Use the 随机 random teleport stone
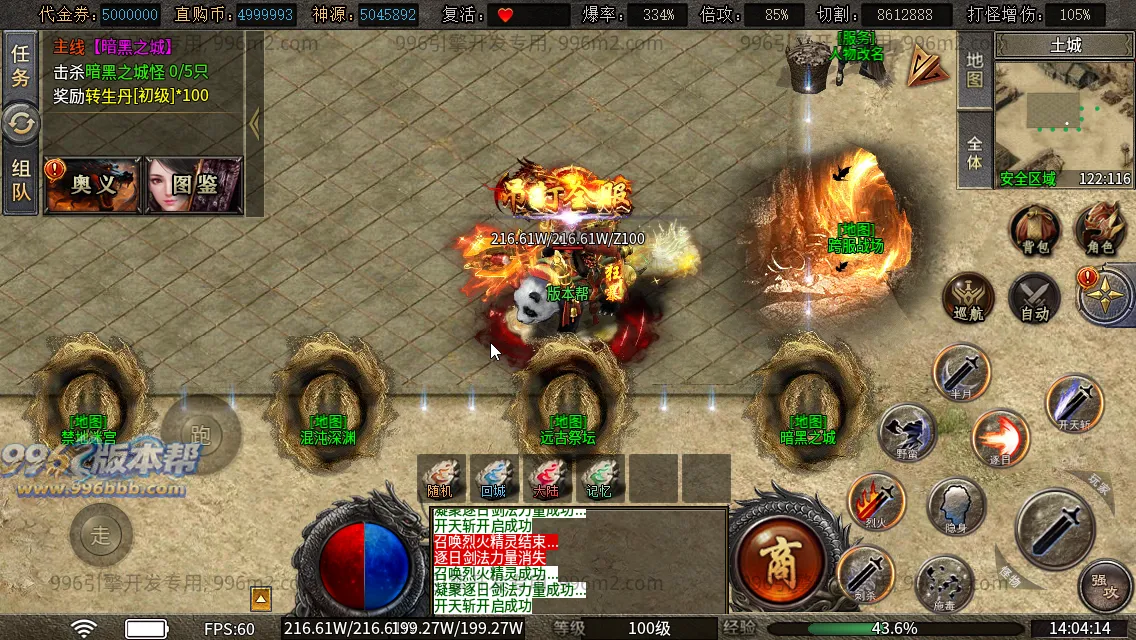This screenshot has height=640, width=1136. [x=440, y=478]
